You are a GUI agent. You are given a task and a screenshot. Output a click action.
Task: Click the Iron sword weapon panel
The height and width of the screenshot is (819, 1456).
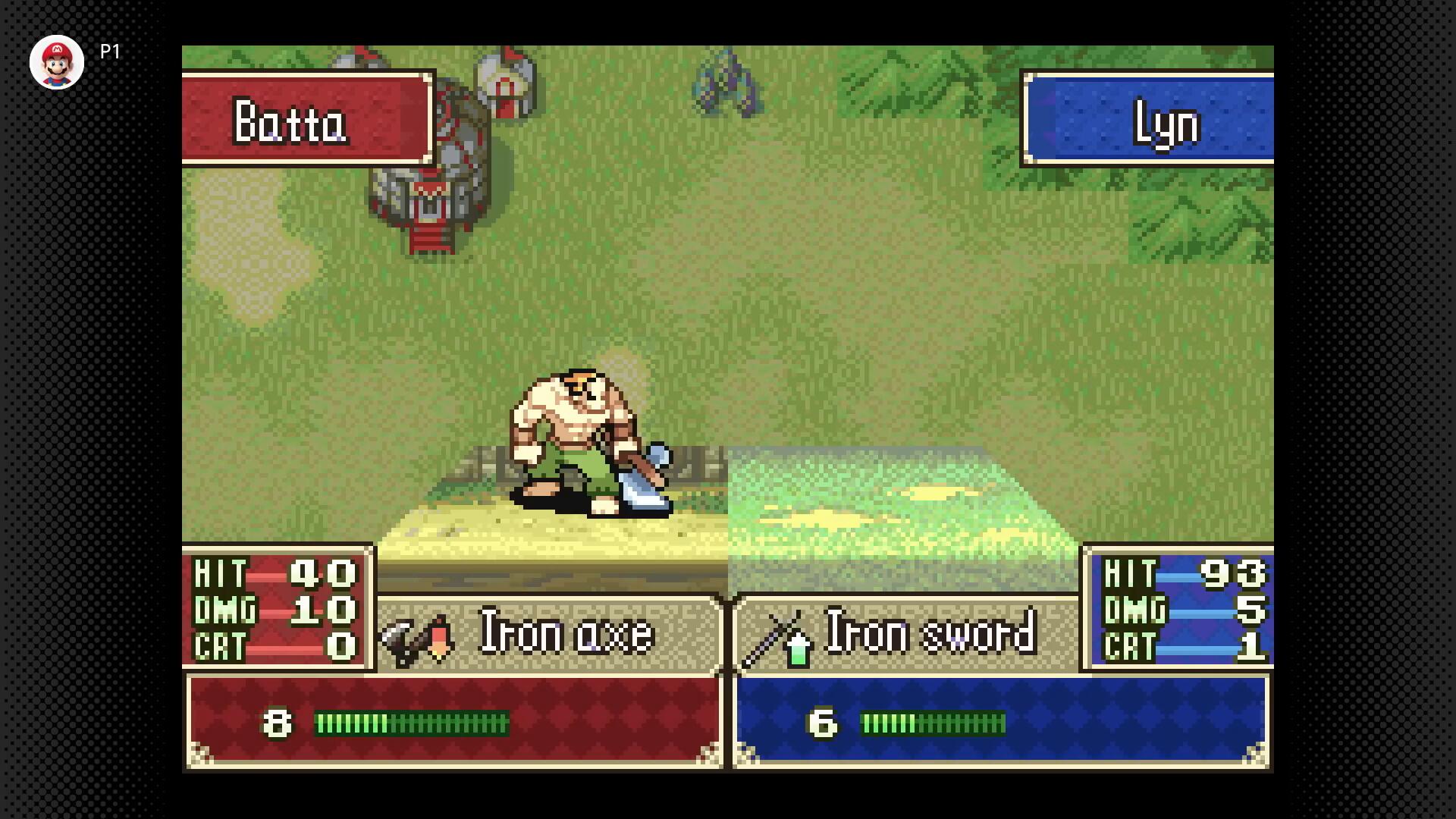[905, 633]
